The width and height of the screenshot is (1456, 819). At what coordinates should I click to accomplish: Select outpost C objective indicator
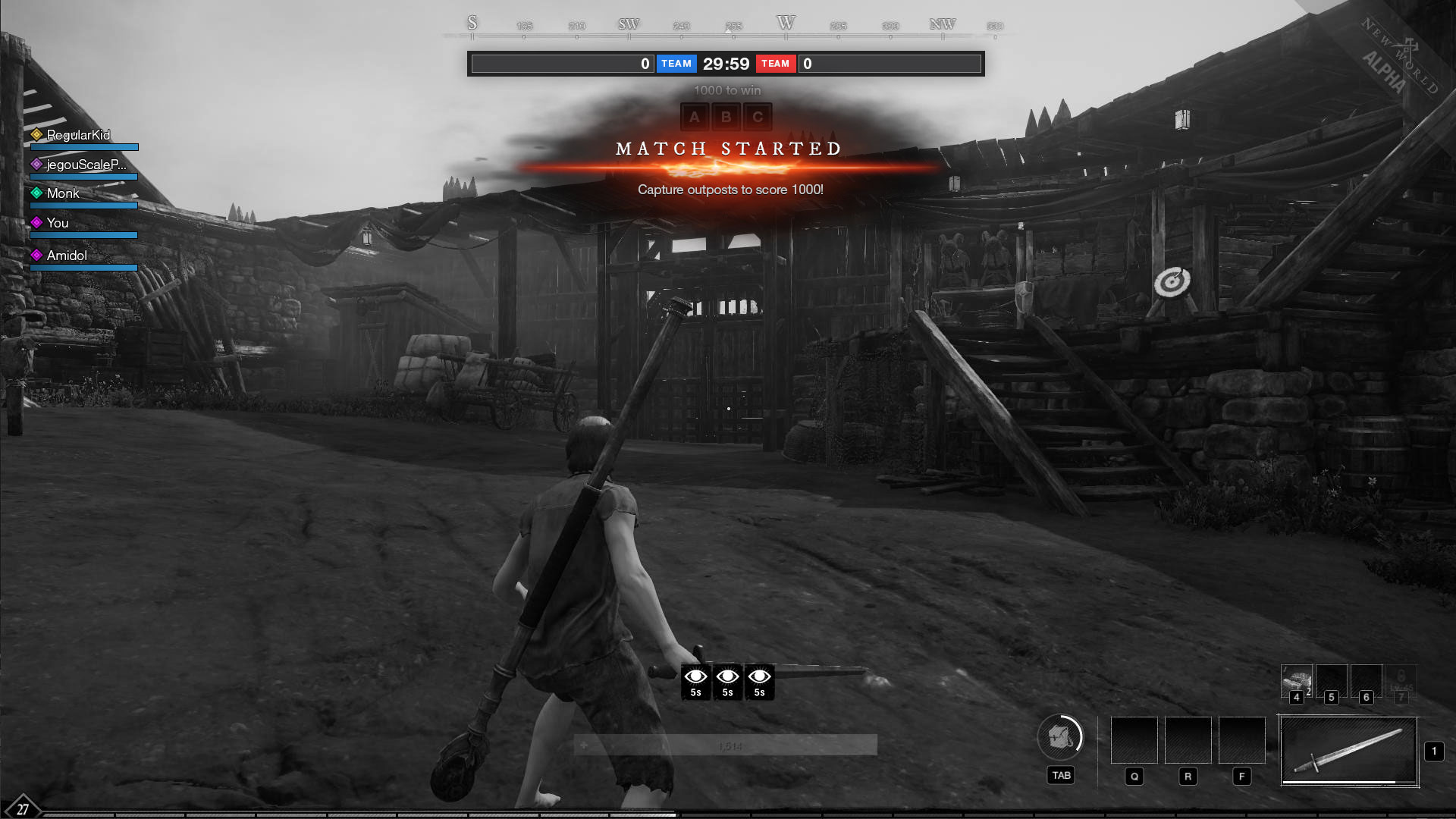tap(758, 118)
